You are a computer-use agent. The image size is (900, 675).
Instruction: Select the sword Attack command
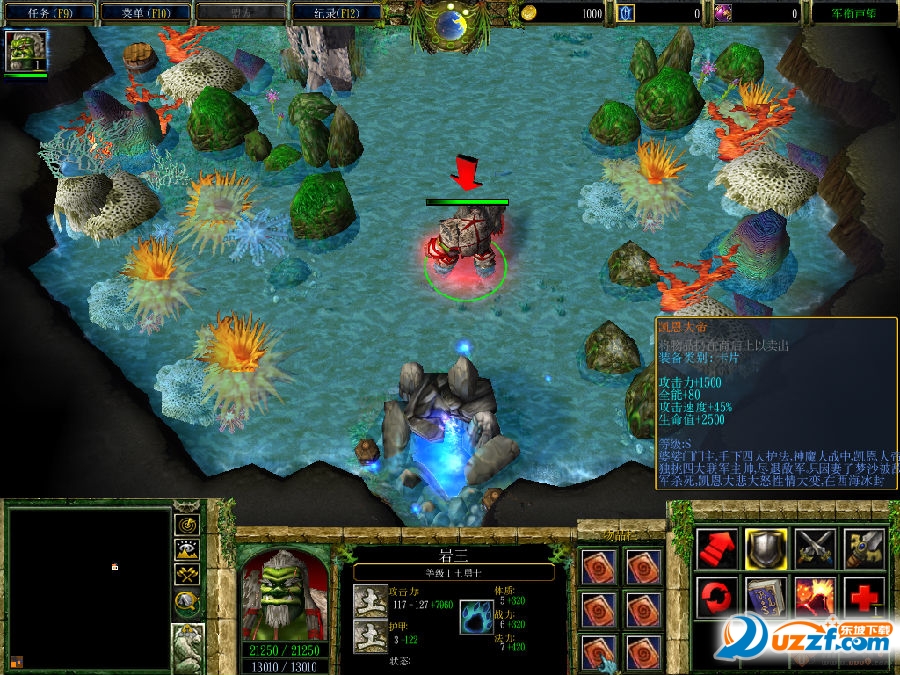864,548
